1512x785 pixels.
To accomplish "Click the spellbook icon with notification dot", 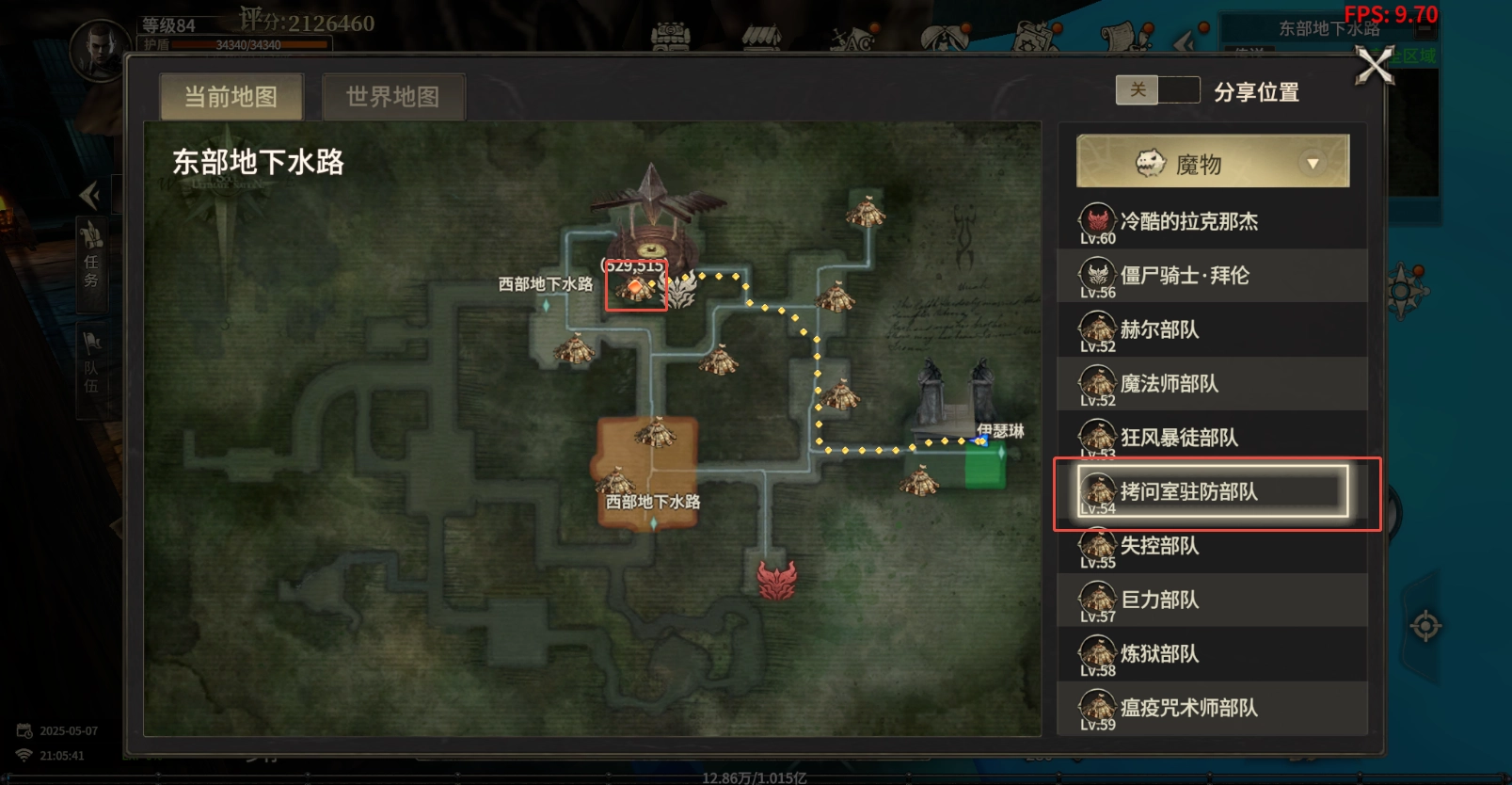I will pos(1030,40).
